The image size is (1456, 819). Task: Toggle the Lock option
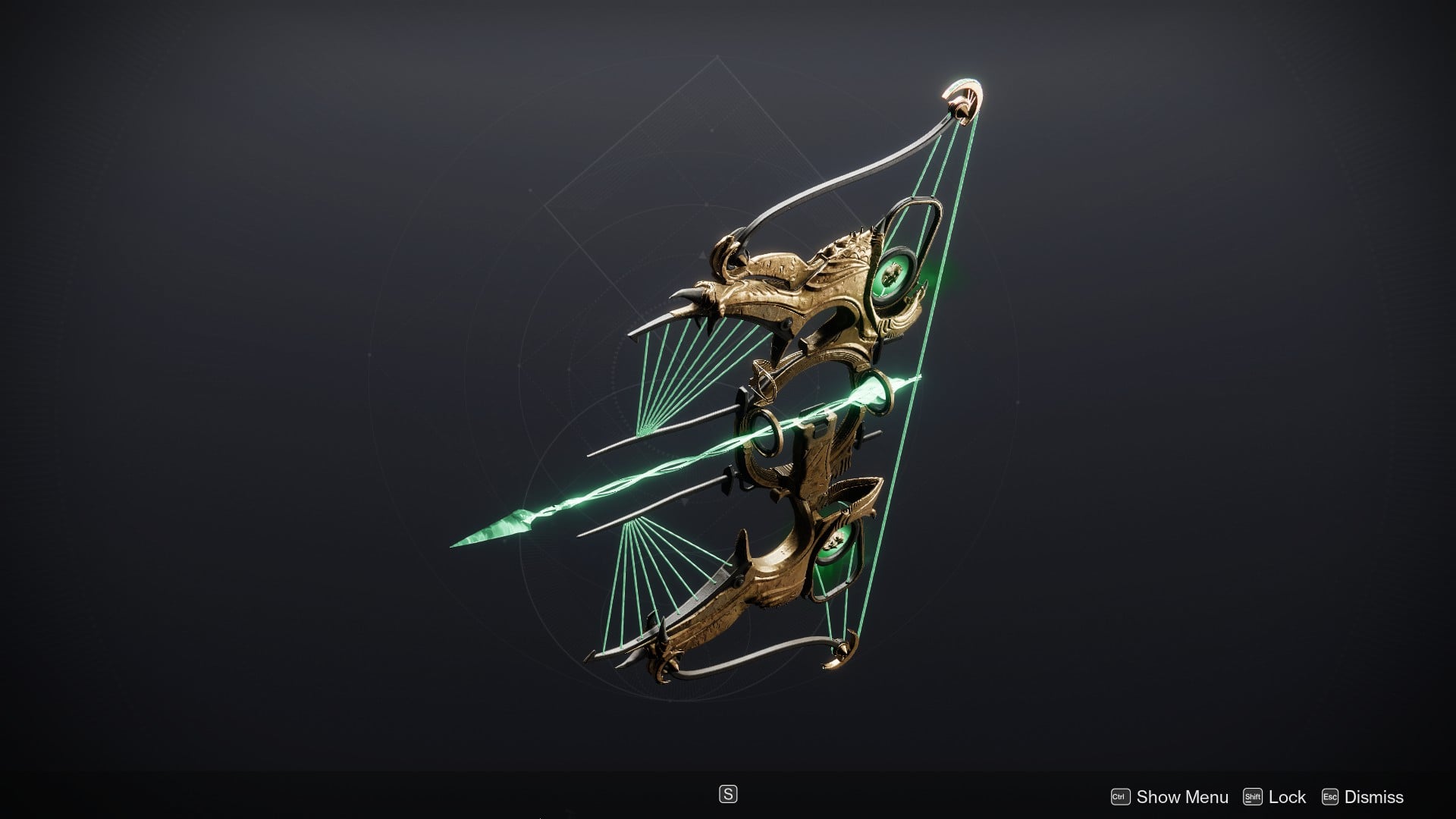(1287, 797)
